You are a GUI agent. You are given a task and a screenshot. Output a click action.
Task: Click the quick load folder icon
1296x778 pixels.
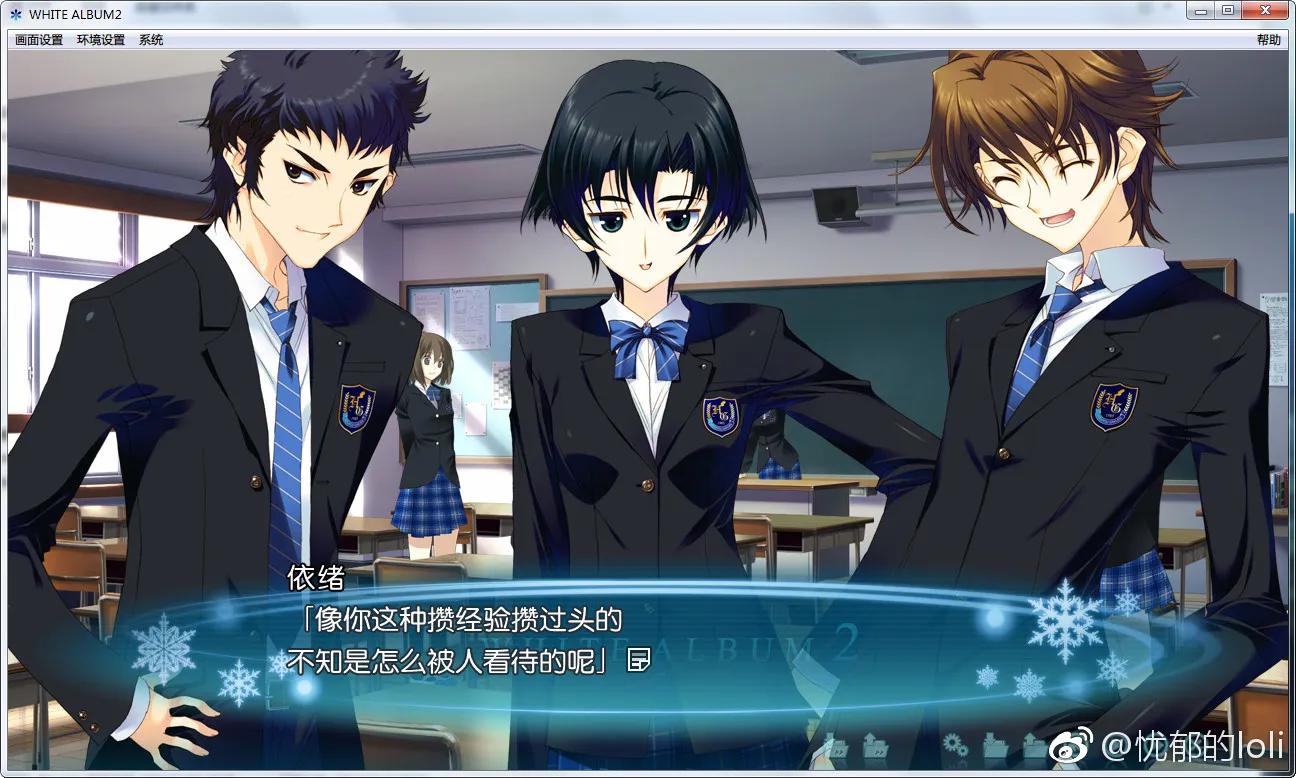coord(876,744)
